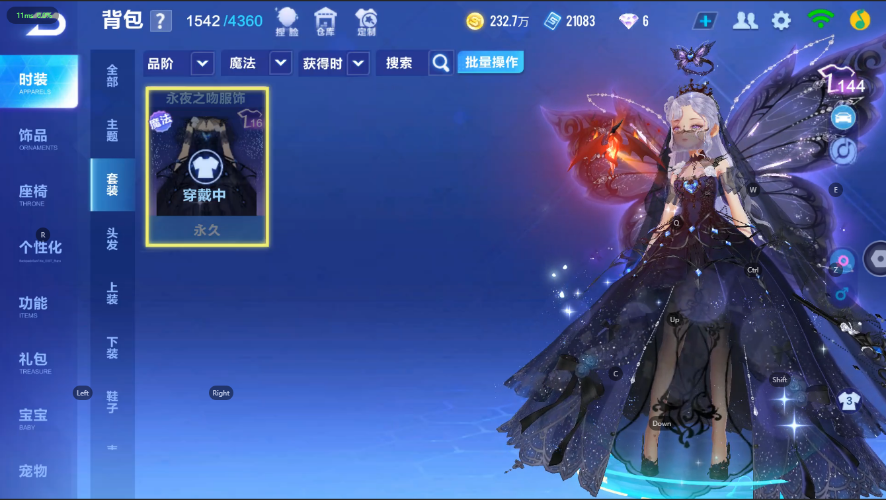Select the 上装 tops sub-tab
The image size is (886, 500).
[112, 292]
